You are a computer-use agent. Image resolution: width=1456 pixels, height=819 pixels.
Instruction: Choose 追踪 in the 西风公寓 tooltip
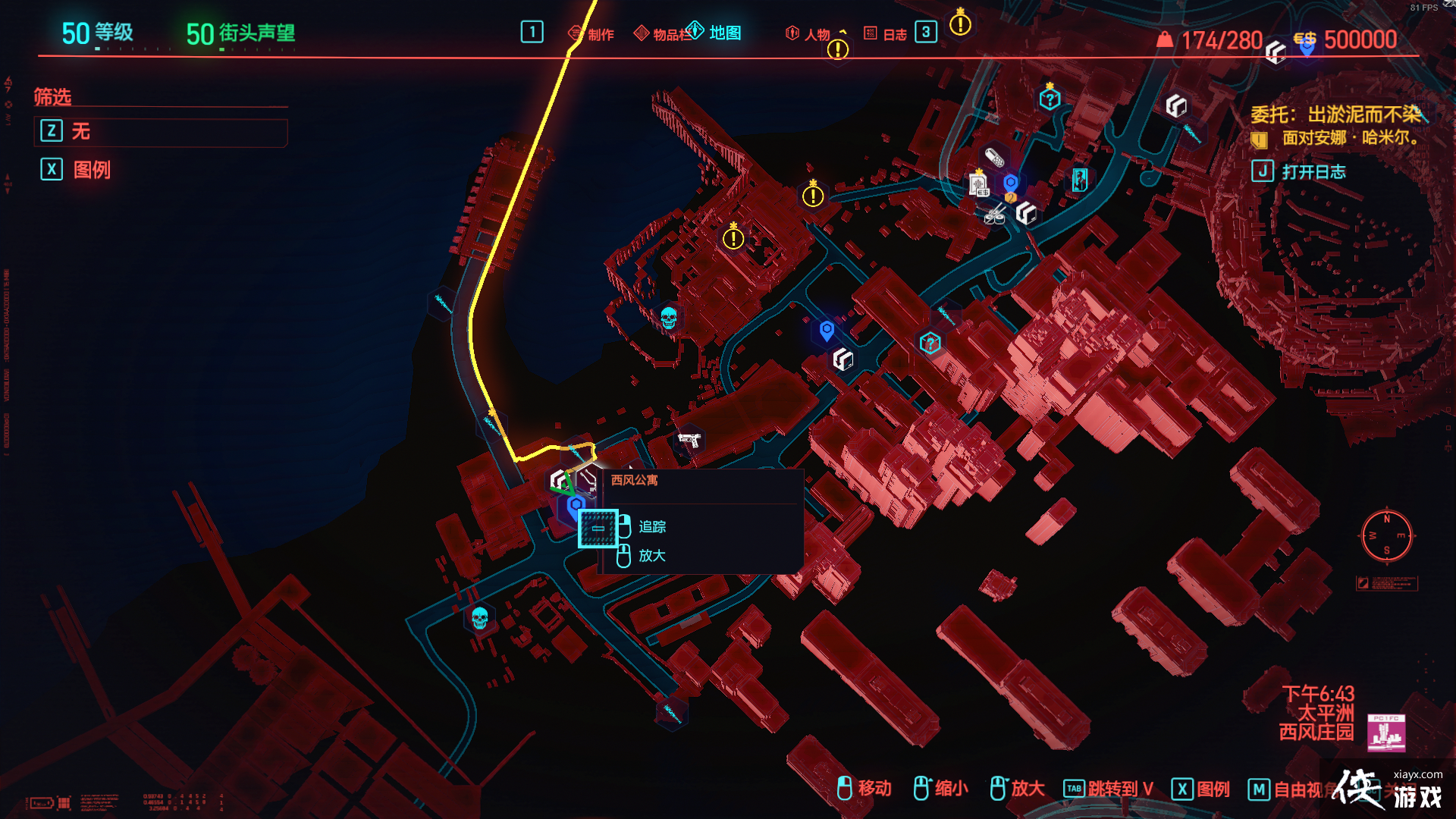[x=651, y=526]
